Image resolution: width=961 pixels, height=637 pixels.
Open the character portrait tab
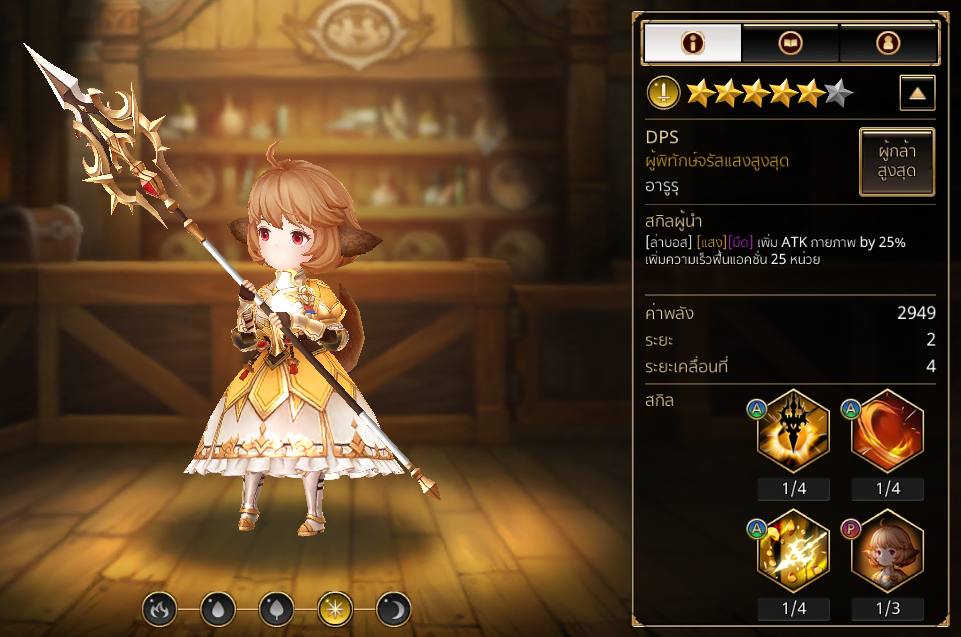coord(887,43)
